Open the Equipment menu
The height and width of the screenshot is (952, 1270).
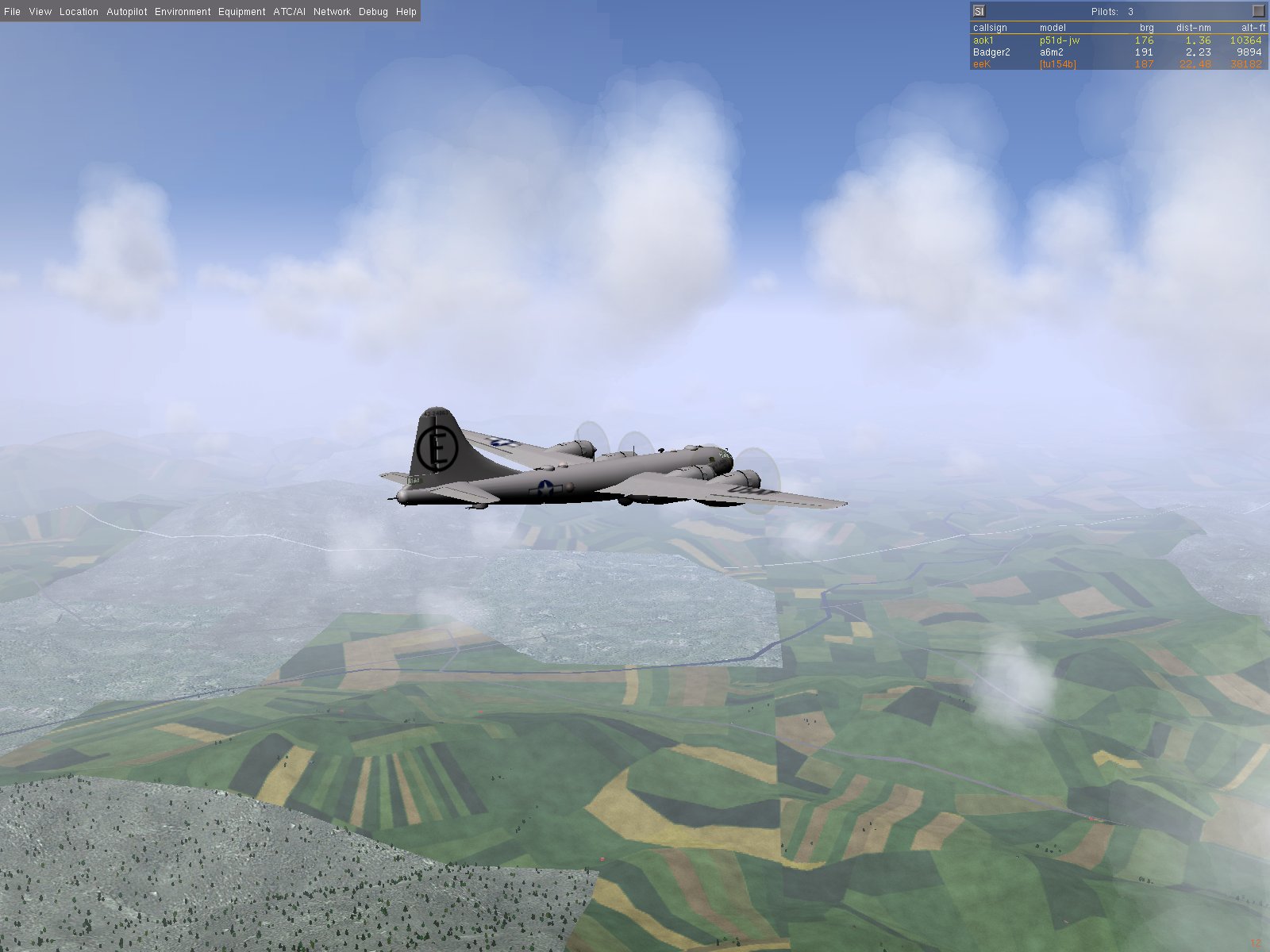point(241,12)
